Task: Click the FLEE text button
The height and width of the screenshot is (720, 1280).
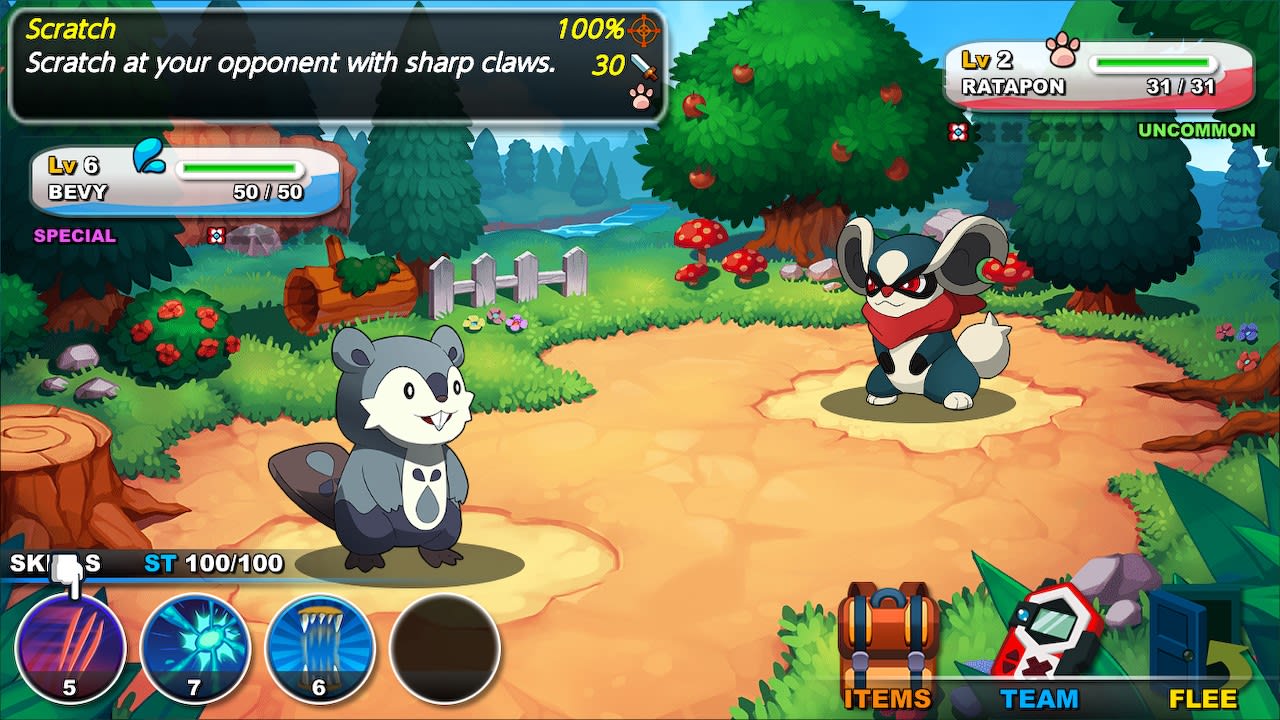Action: 1205,697
